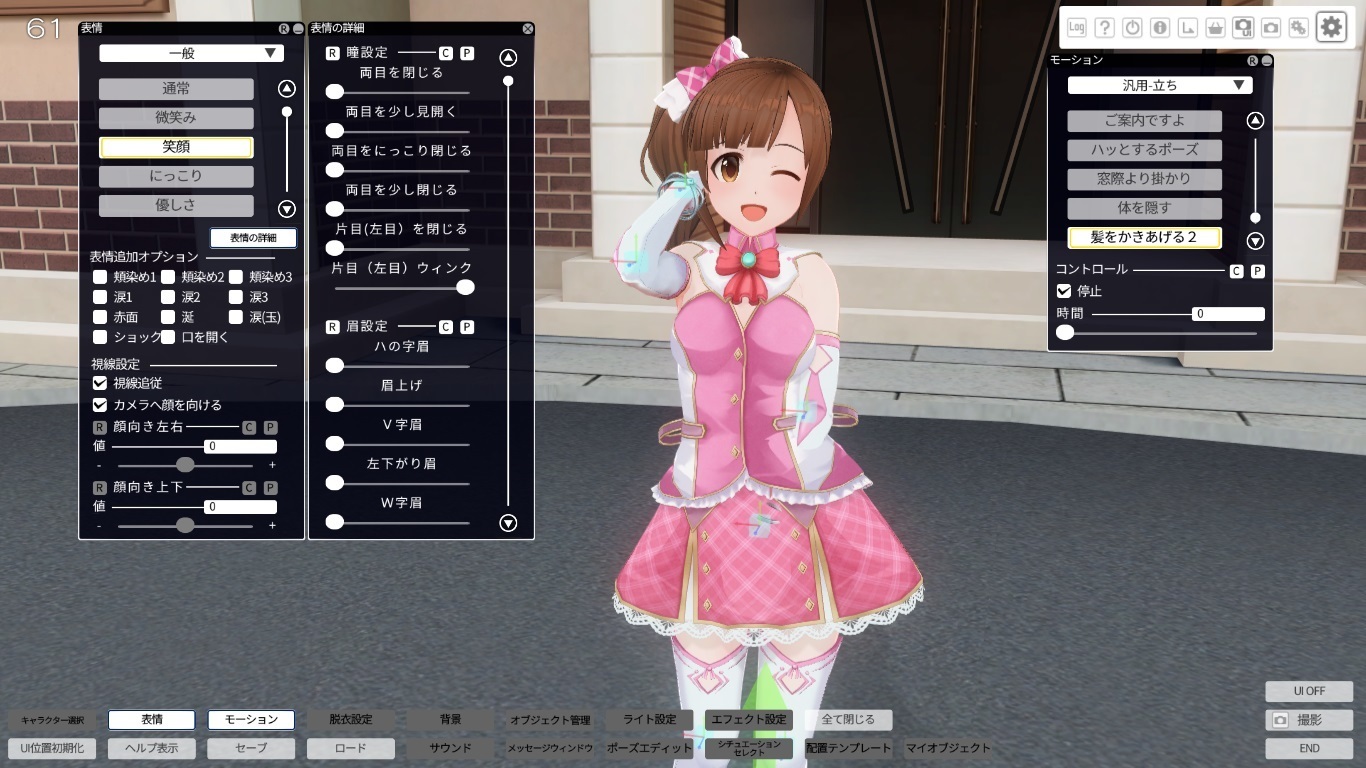Open settings via the large gear icon

click(x=1330, y=27)
